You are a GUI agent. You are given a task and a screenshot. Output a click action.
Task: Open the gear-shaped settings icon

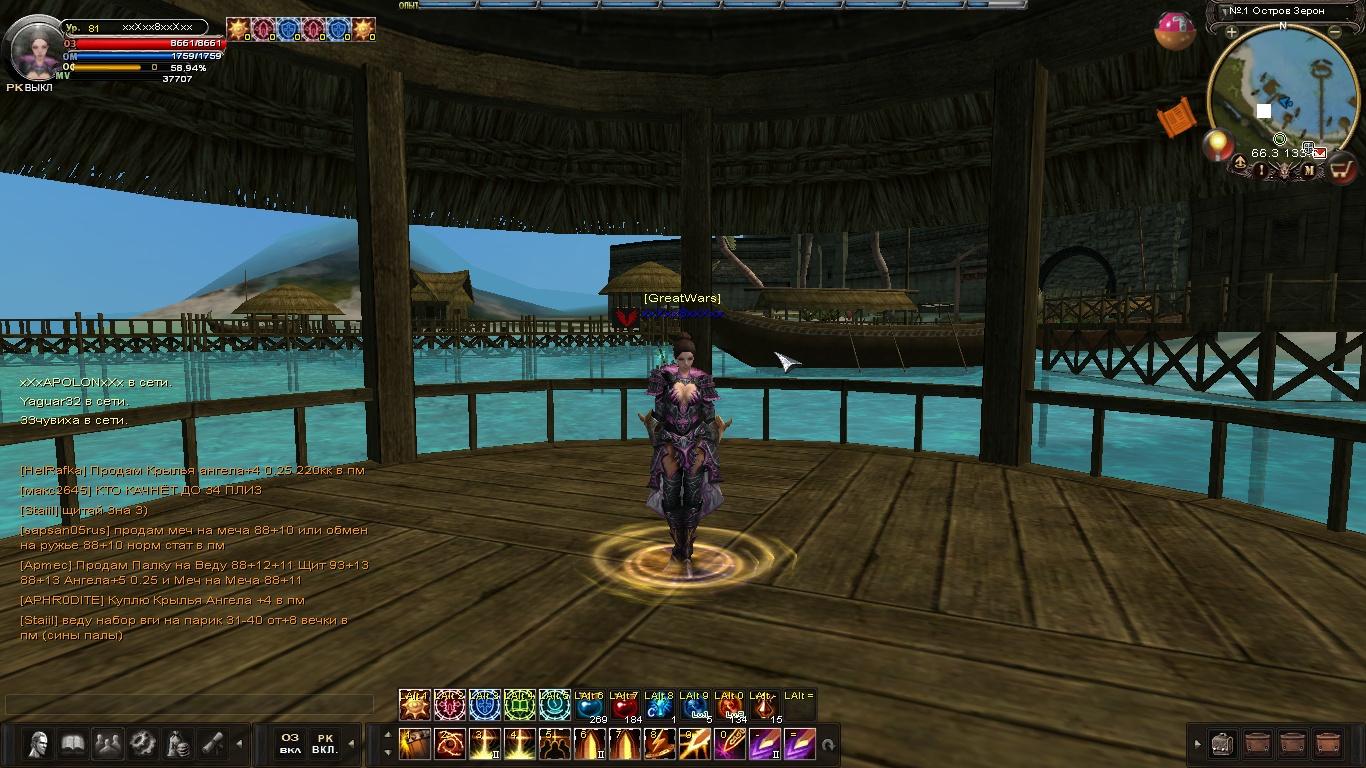(143, 744)
